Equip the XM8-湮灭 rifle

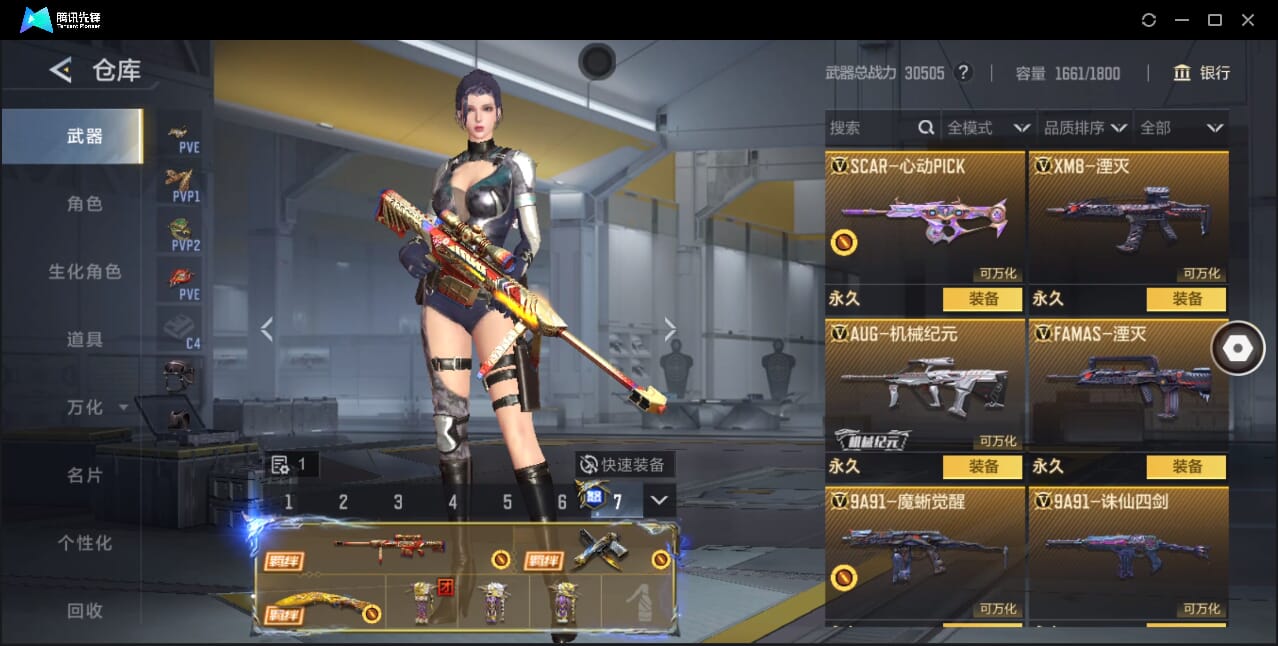(1186, 299)
